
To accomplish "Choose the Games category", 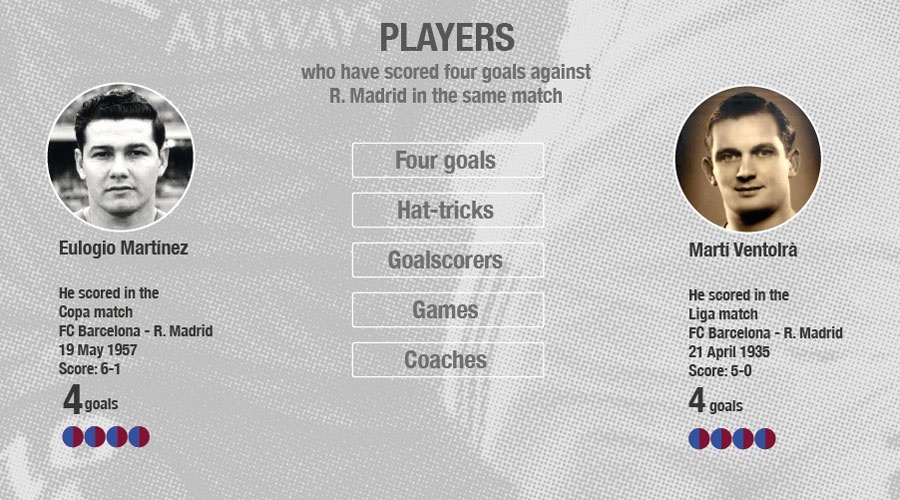I will tap(447, 310).
